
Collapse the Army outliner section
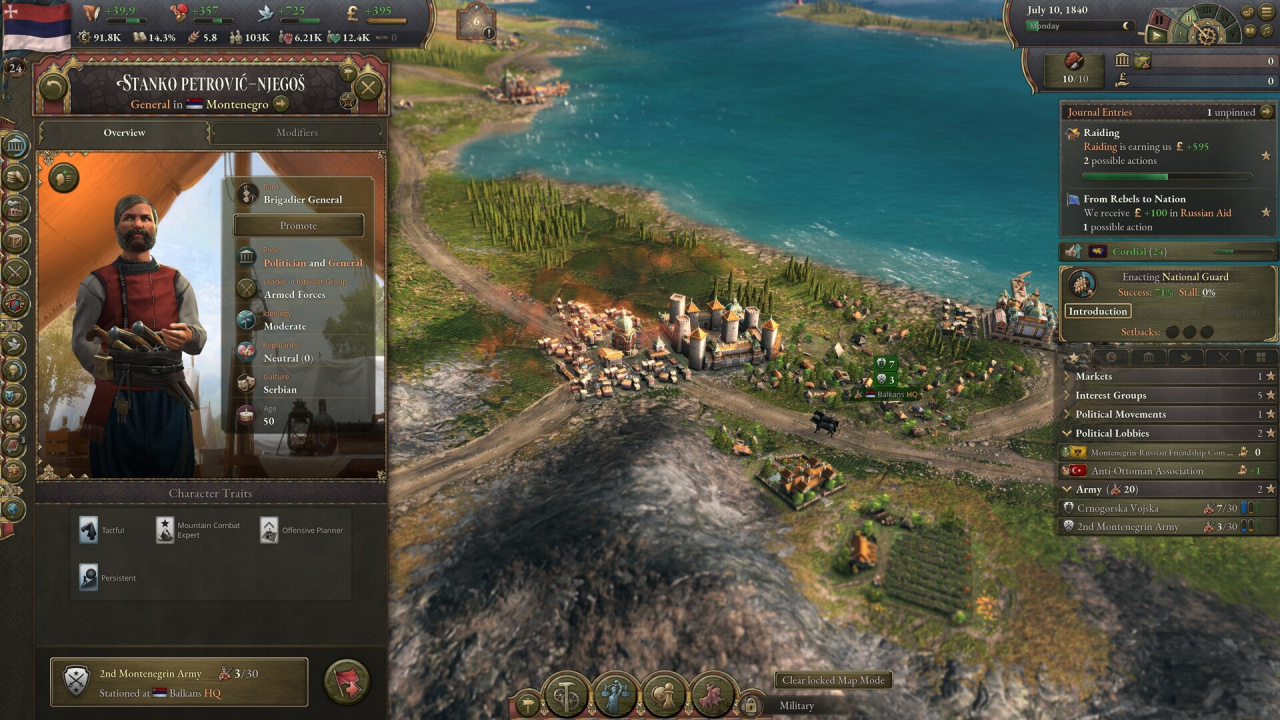(x=1068, y=490)
